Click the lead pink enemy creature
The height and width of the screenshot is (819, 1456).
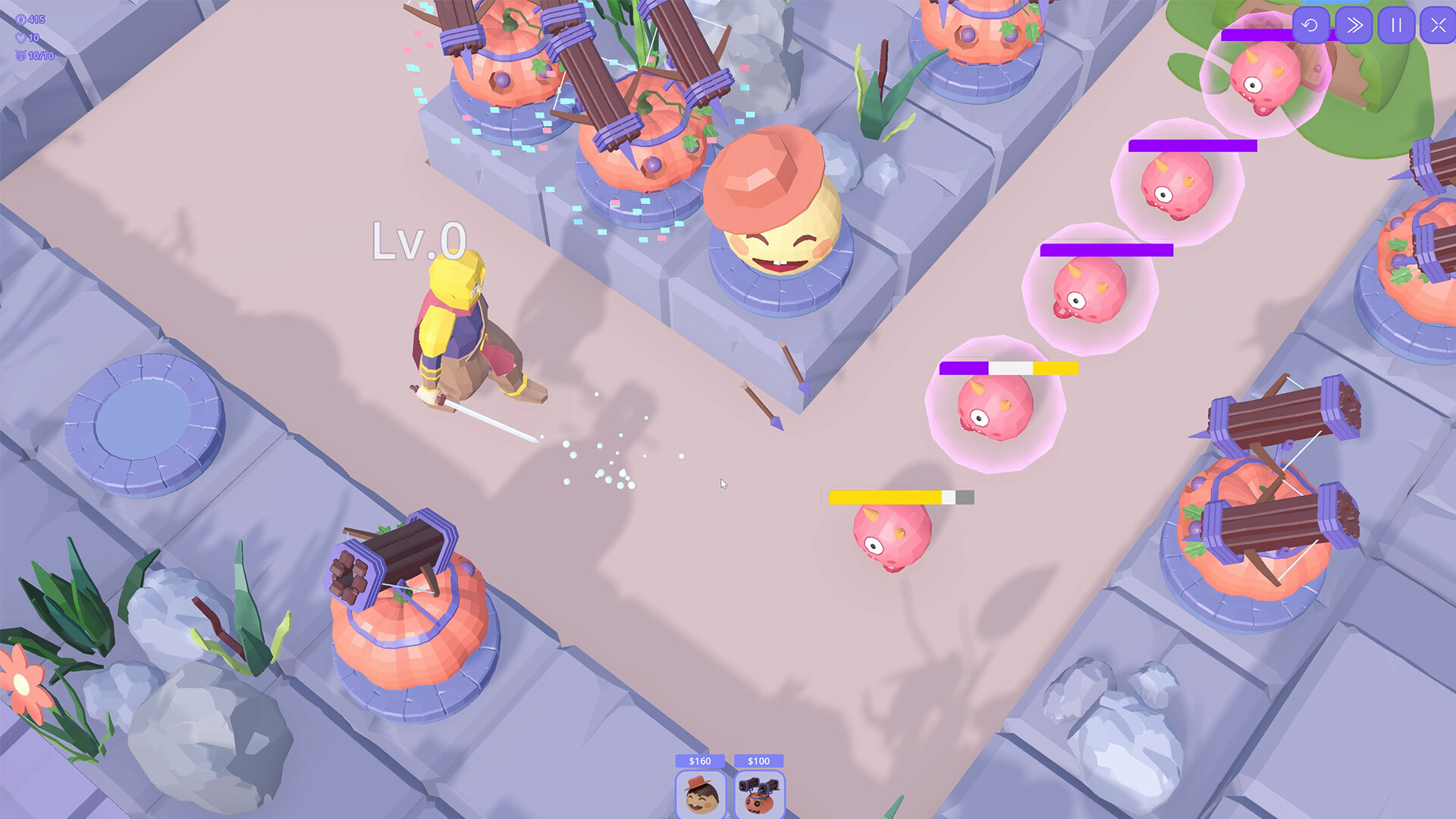(x=895, y=538)
